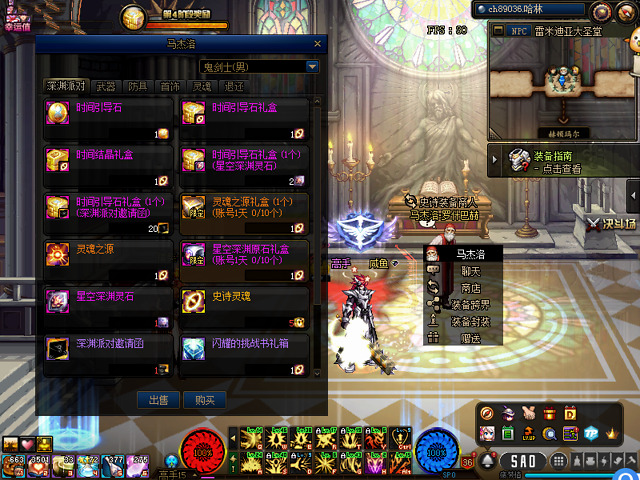Show the 退还 tab

(x=234, y=87)
